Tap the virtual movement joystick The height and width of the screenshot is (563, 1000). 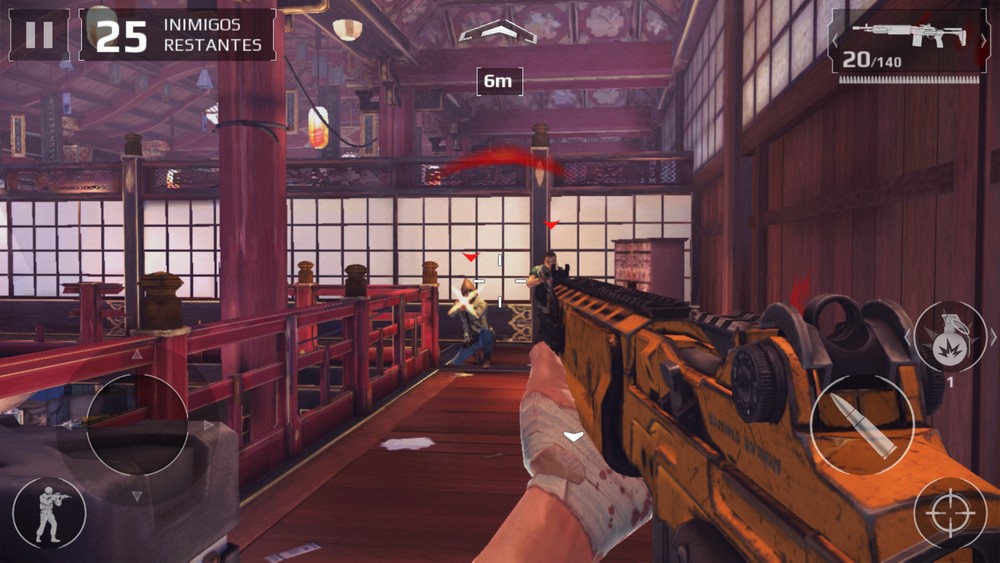coord(137,424)
